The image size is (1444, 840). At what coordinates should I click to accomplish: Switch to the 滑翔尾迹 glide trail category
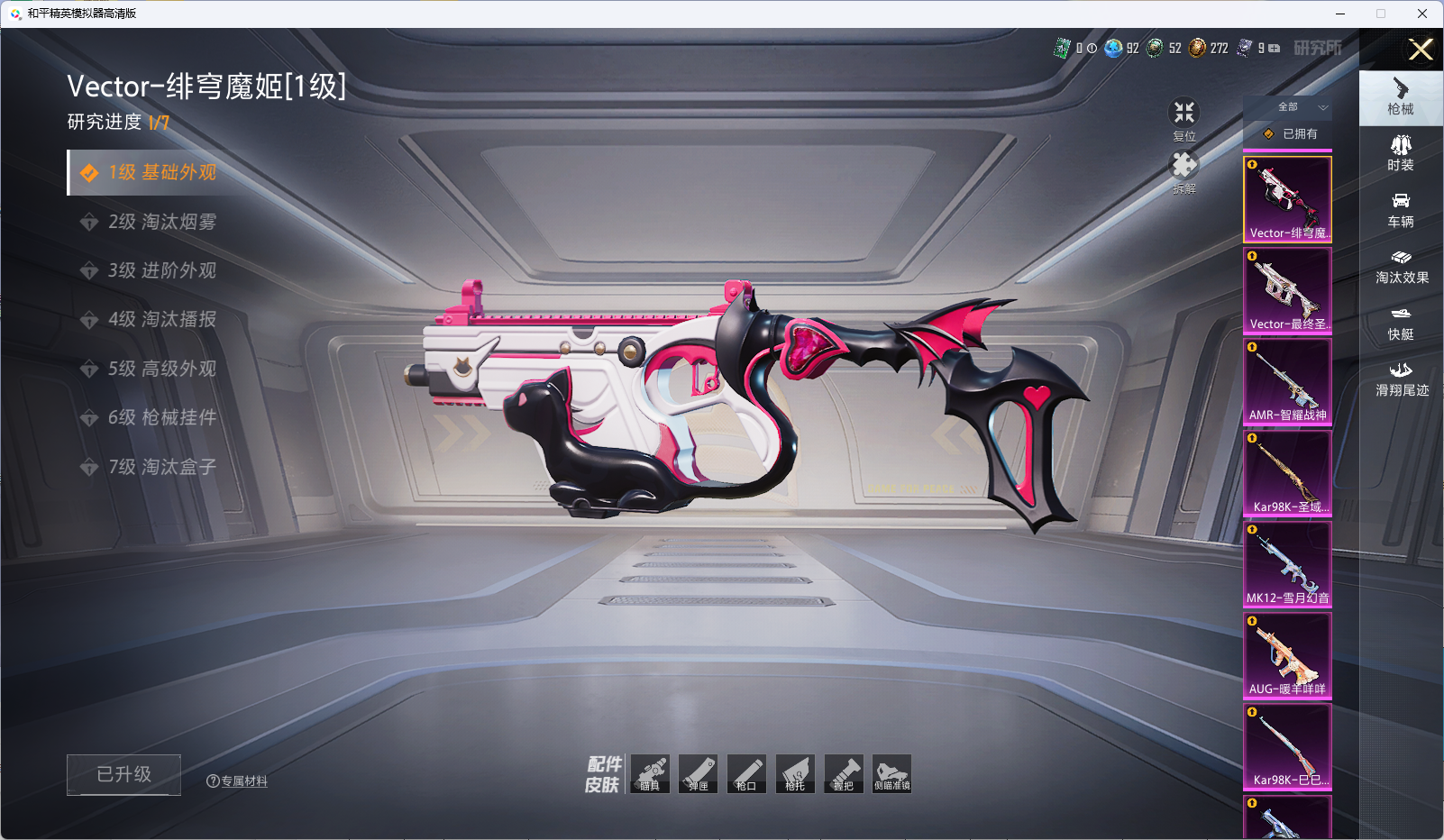point(1401,379)
